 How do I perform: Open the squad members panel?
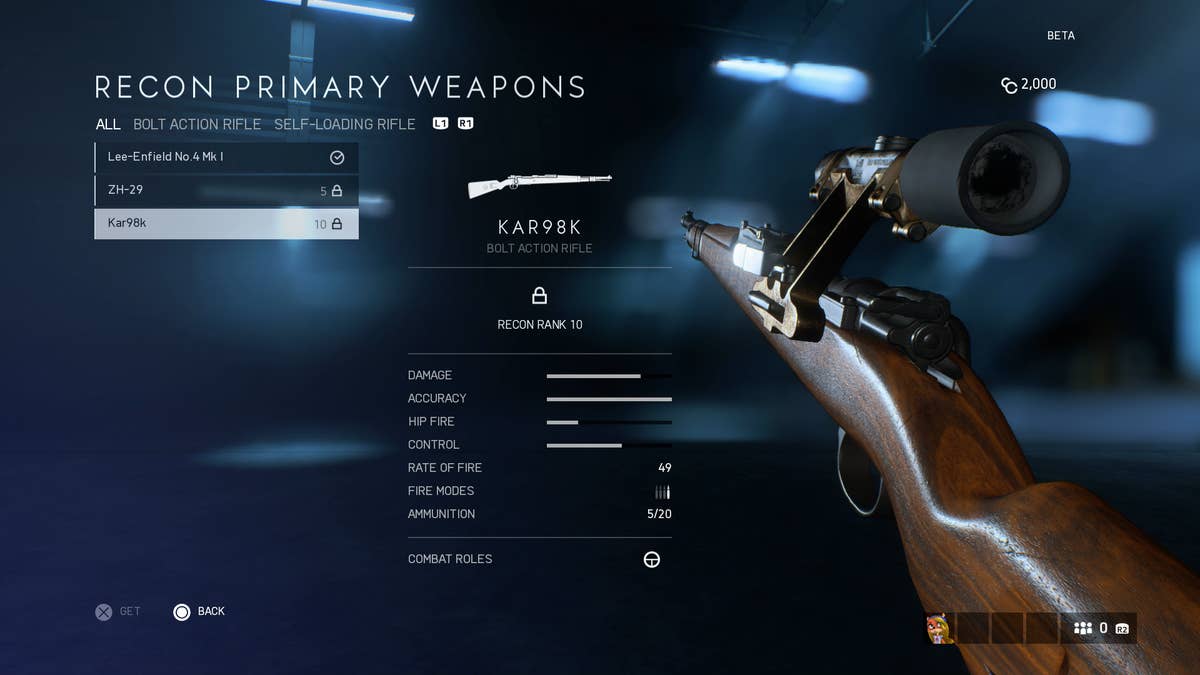point(1098,628)
